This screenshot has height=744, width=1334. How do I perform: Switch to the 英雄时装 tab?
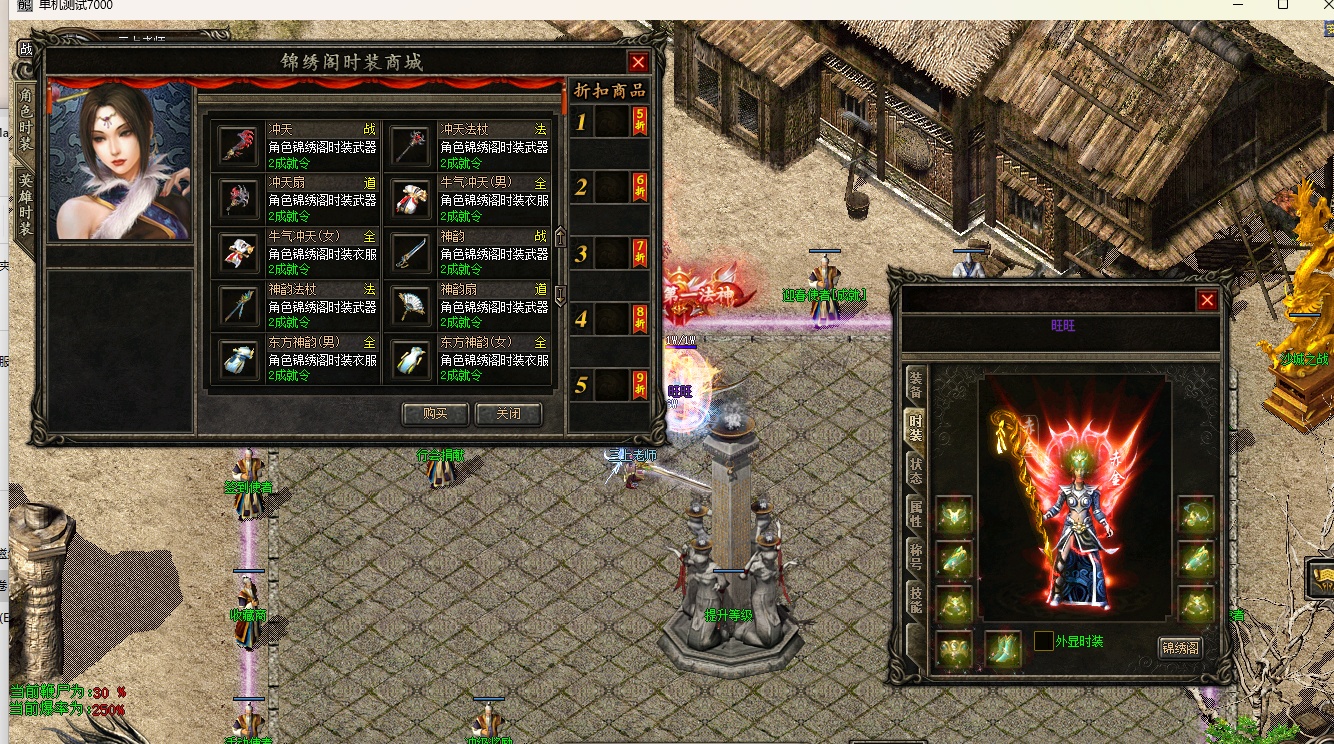point(26,203)
